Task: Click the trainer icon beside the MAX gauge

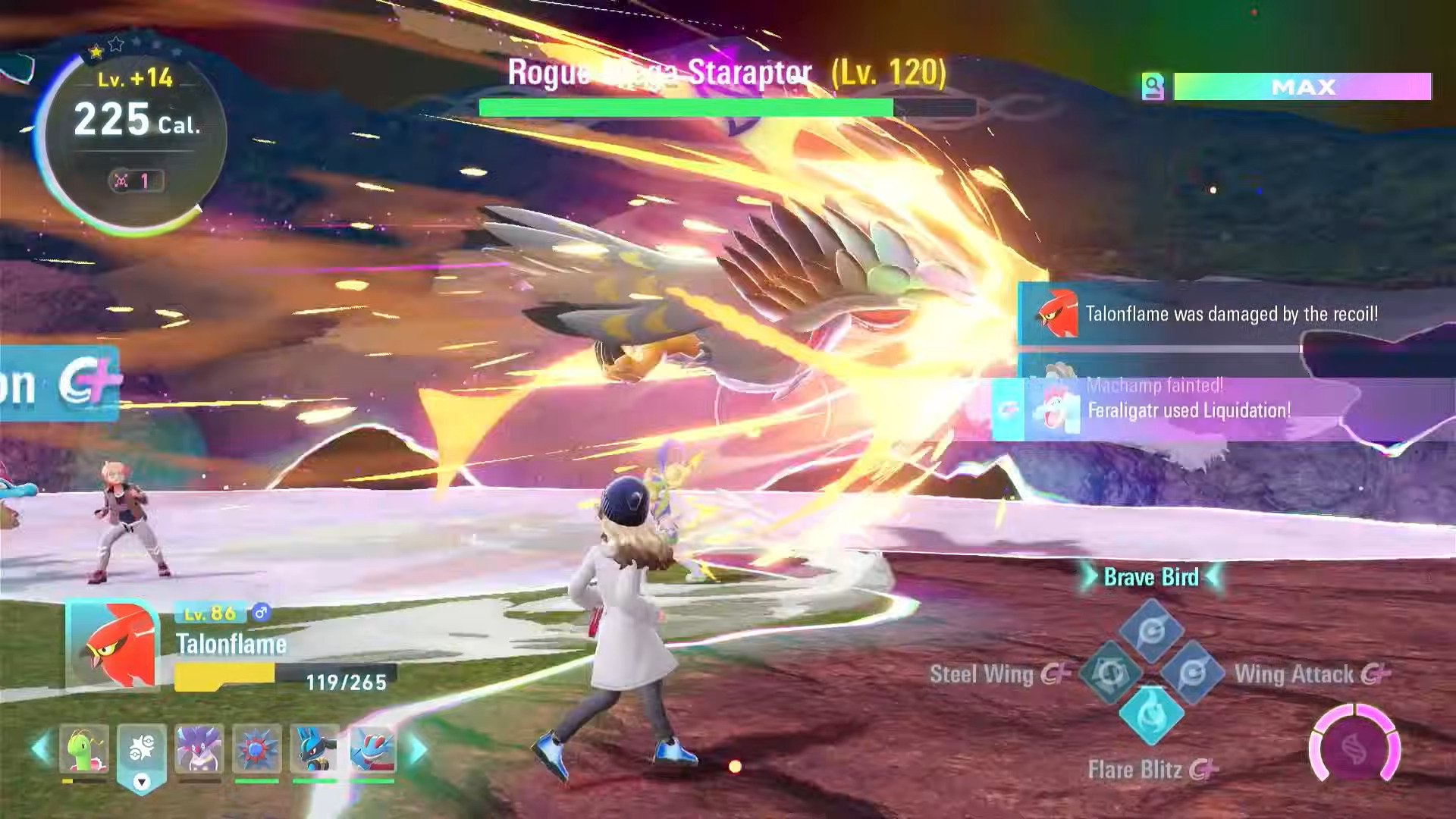Action: 1153,87
